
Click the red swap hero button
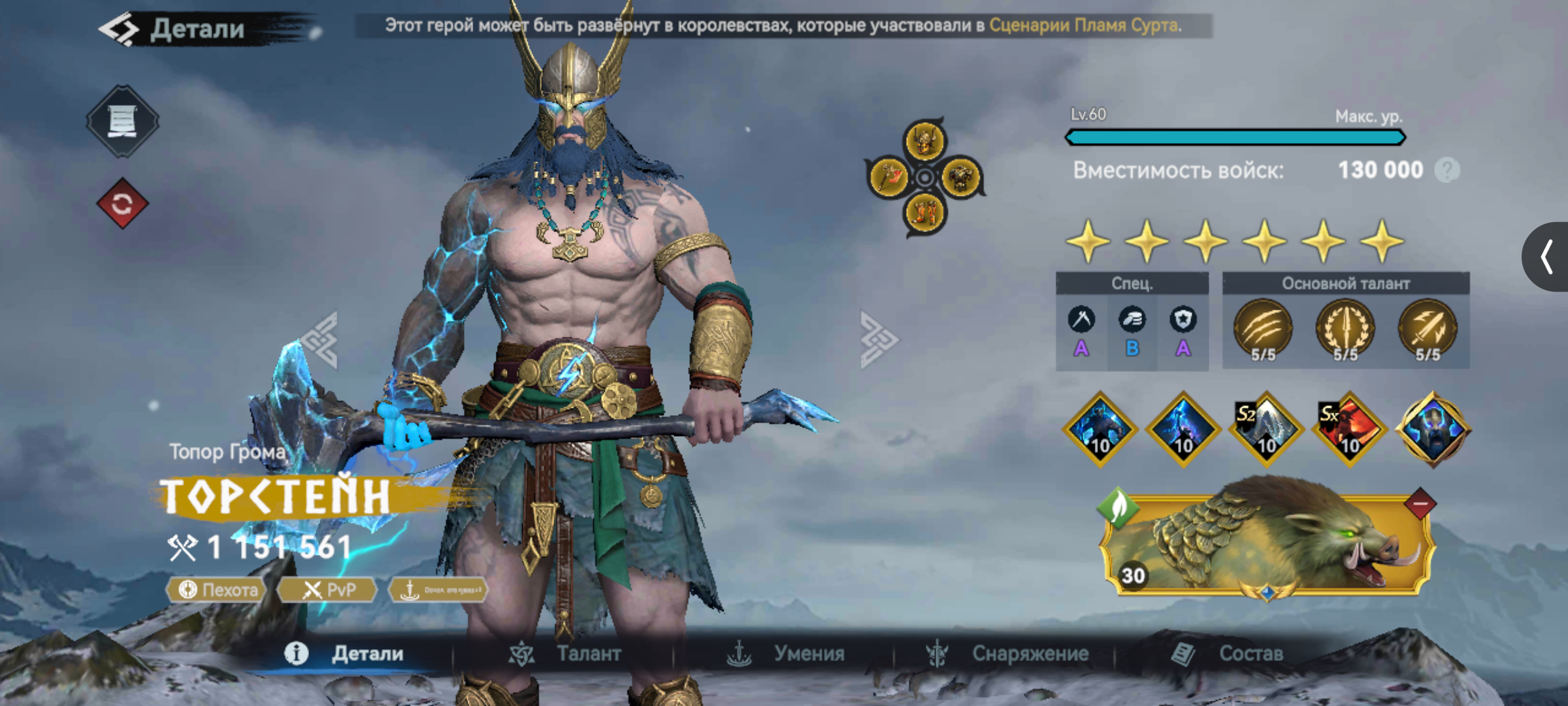(x=122, y=204)
